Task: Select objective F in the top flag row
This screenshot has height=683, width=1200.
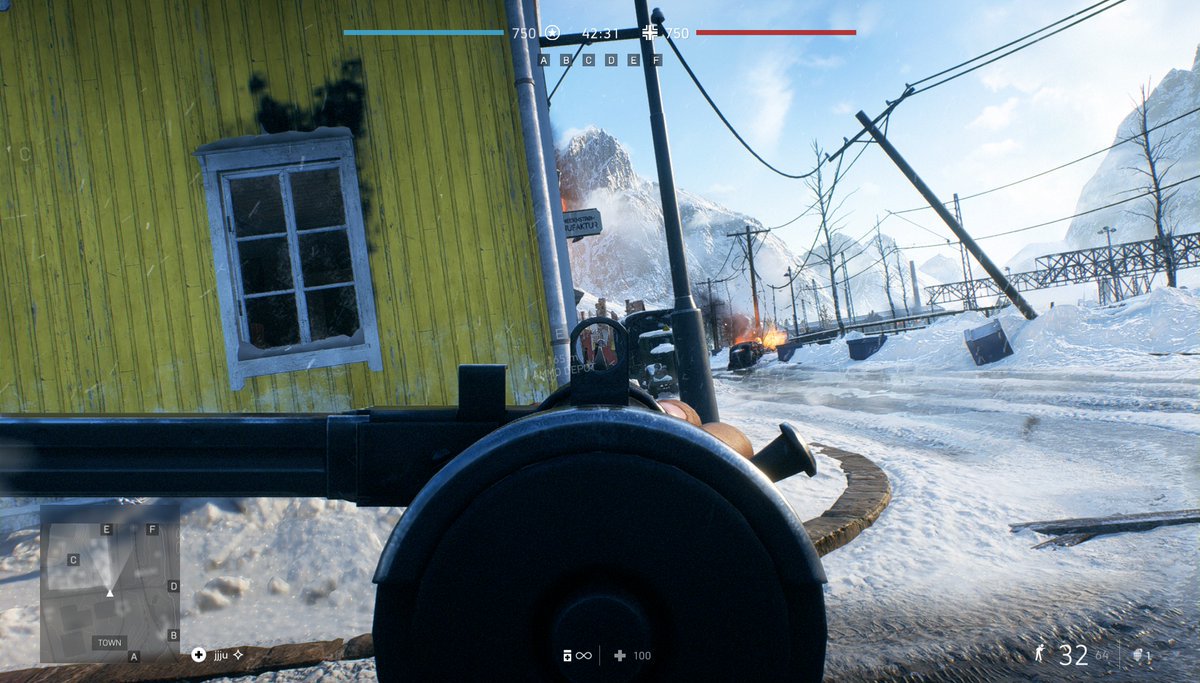Action: click(656, 60)
